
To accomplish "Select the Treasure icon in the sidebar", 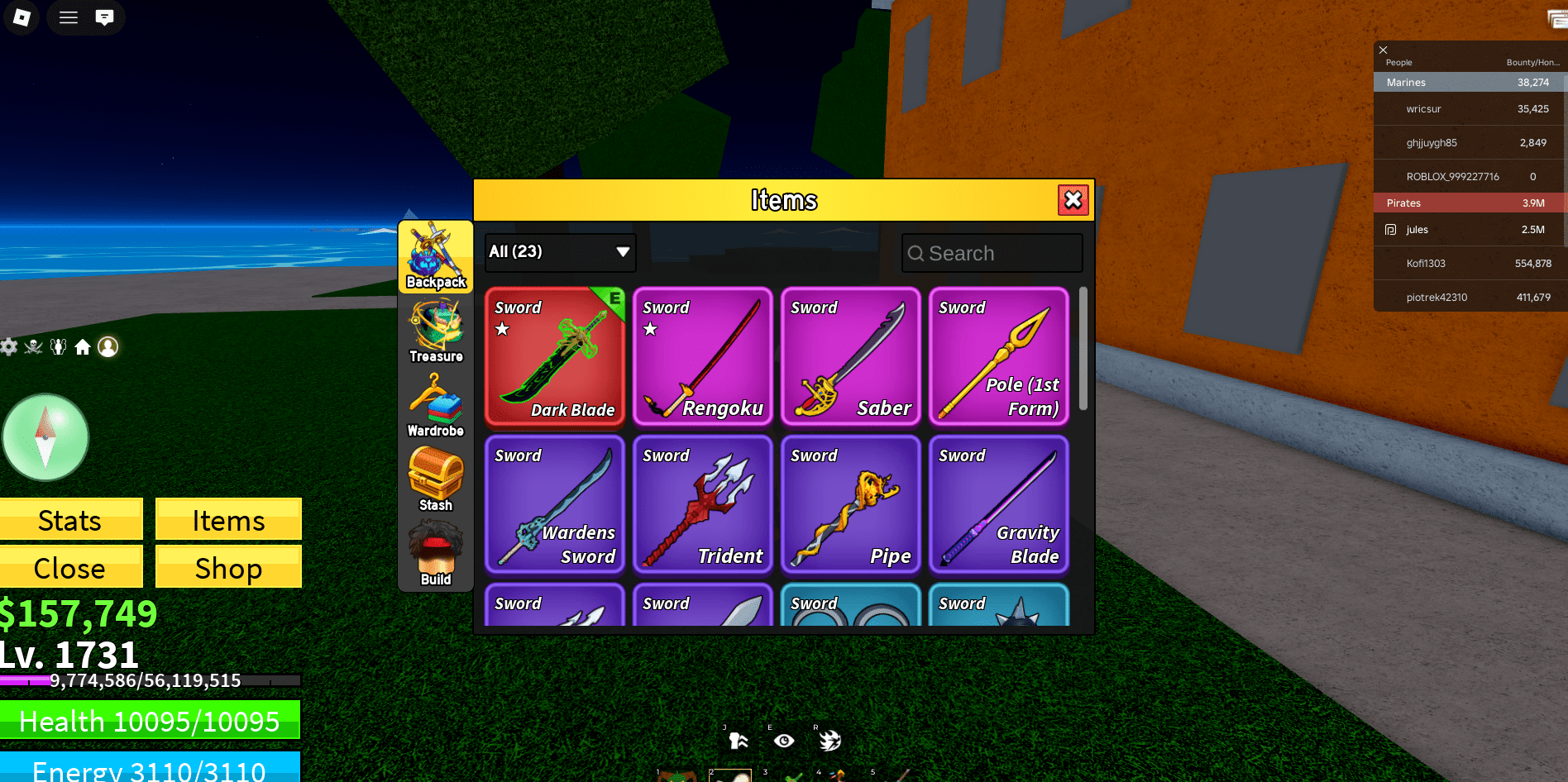I will tap(435, 329).
